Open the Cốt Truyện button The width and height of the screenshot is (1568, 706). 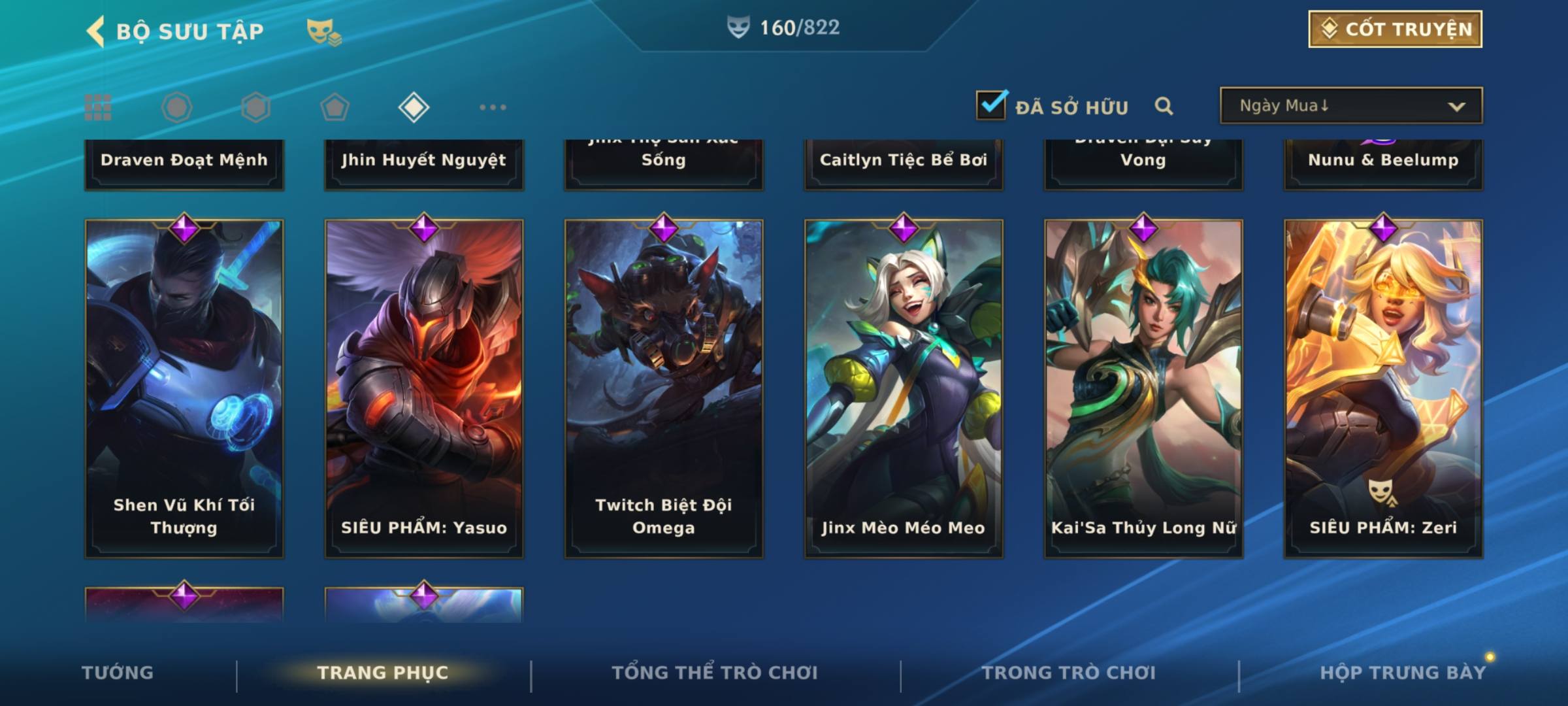coord(1395,29)
